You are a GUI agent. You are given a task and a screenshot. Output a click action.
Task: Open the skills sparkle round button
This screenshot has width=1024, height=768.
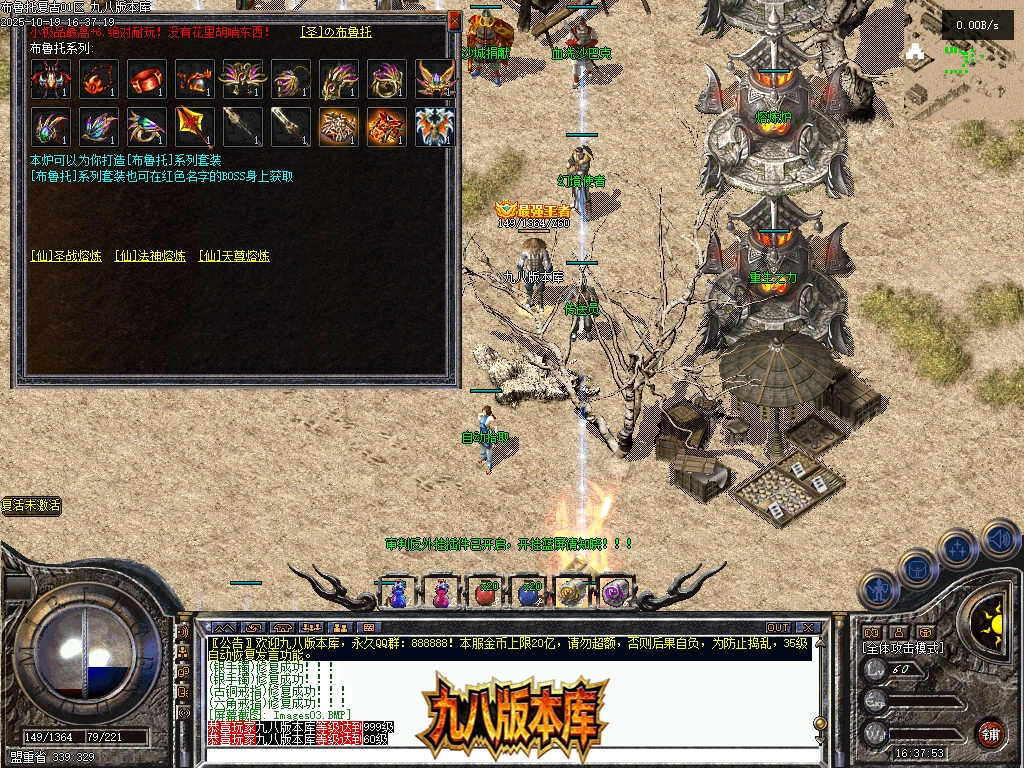pyautogui.click(x=958, y=549)
